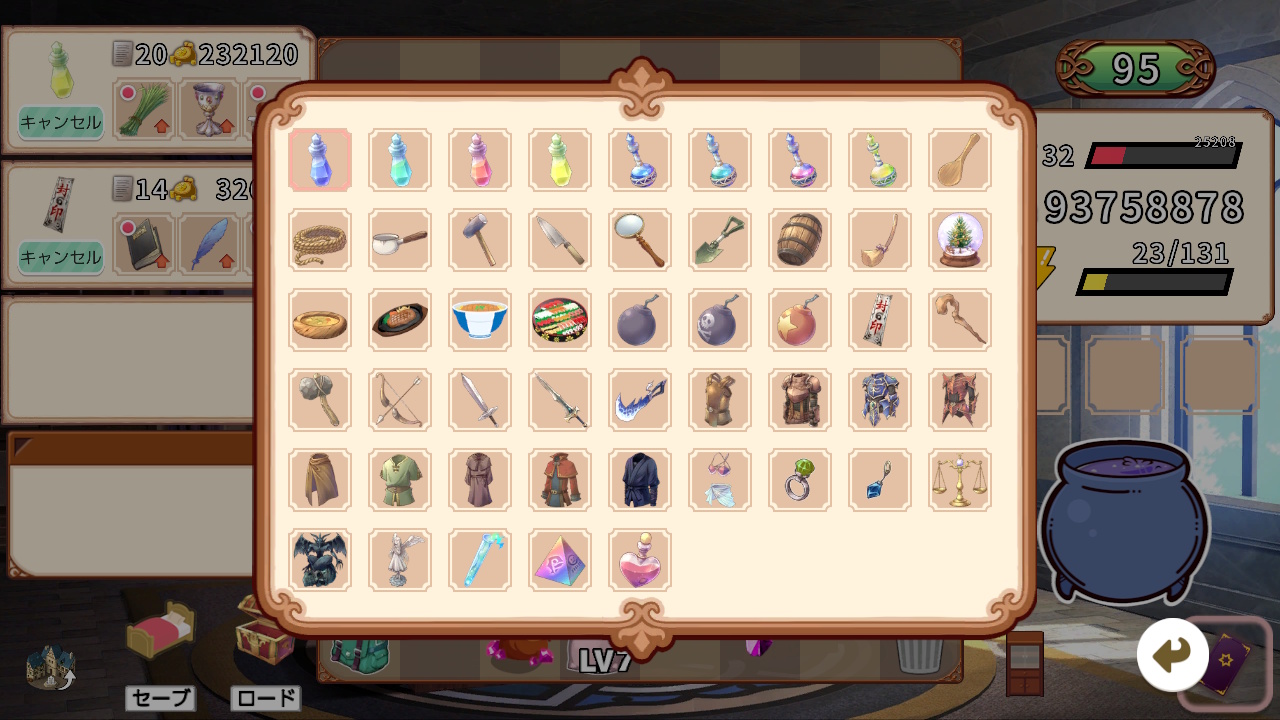Pick the magnifying glass item
Screen dimensions: 1280x720
point(640,240)
